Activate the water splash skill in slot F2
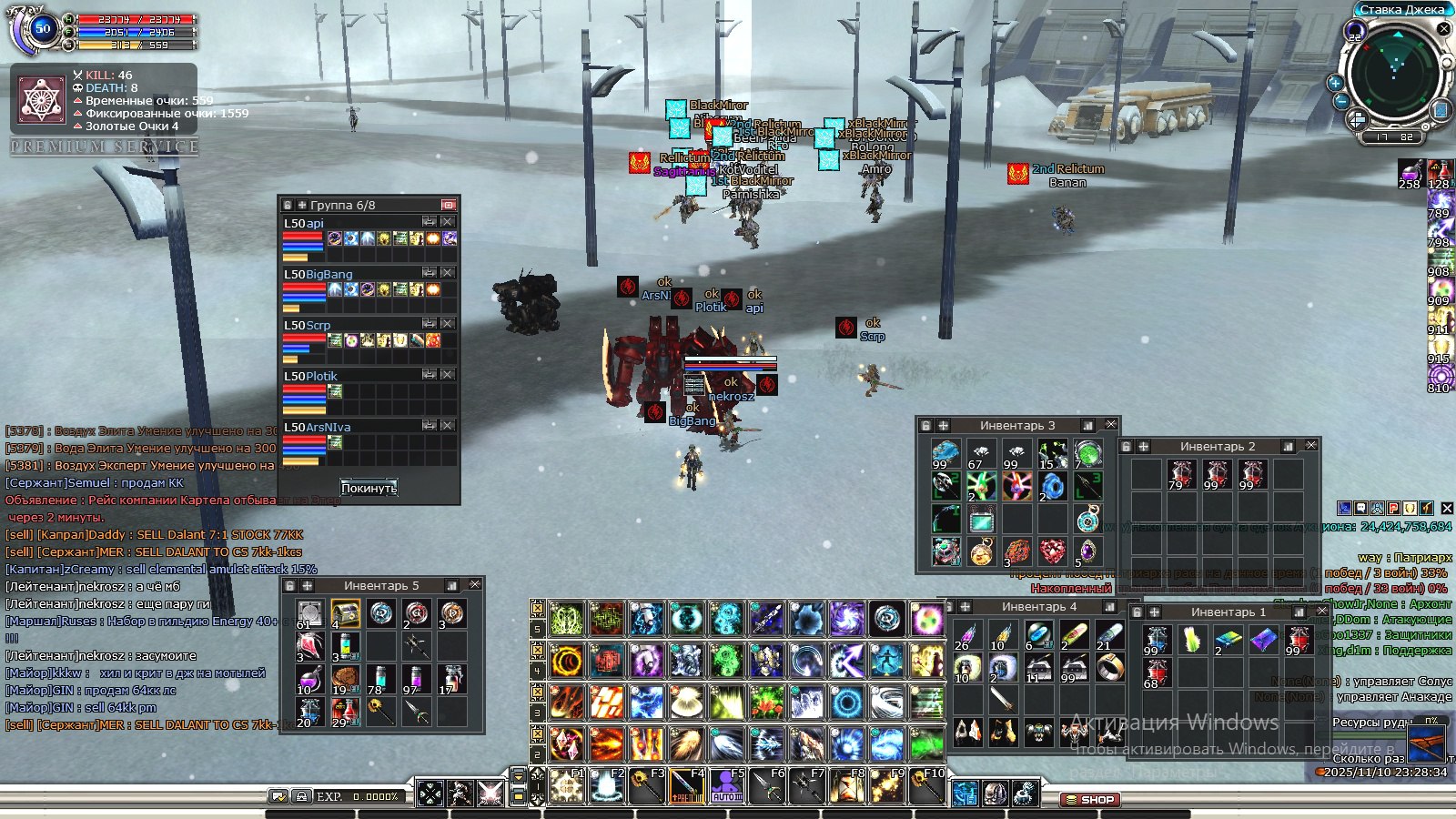The height and width of the screenshot is (819, 1456). coord(605,785)
